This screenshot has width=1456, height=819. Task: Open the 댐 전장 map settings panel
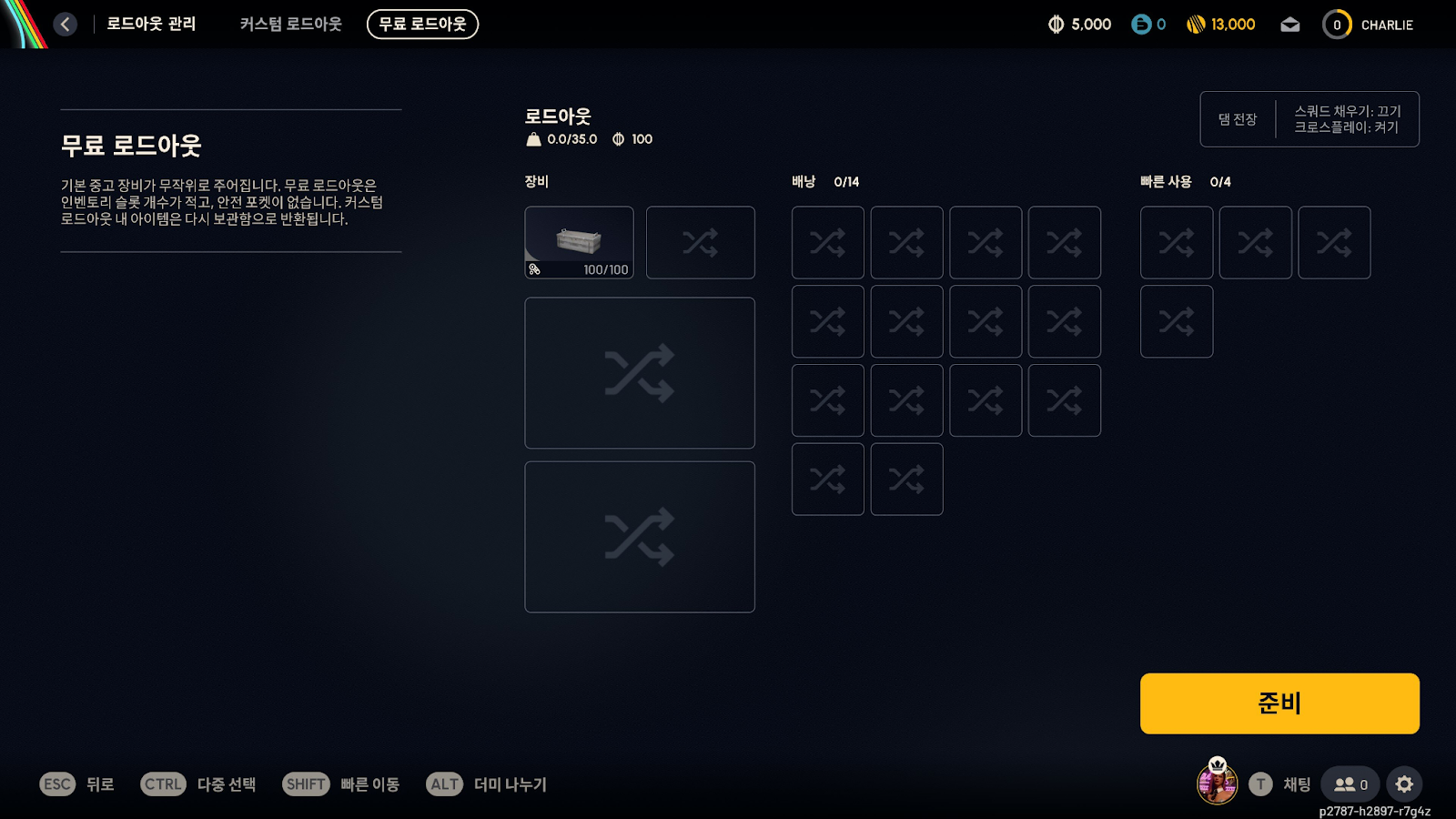click(1309, 119)
